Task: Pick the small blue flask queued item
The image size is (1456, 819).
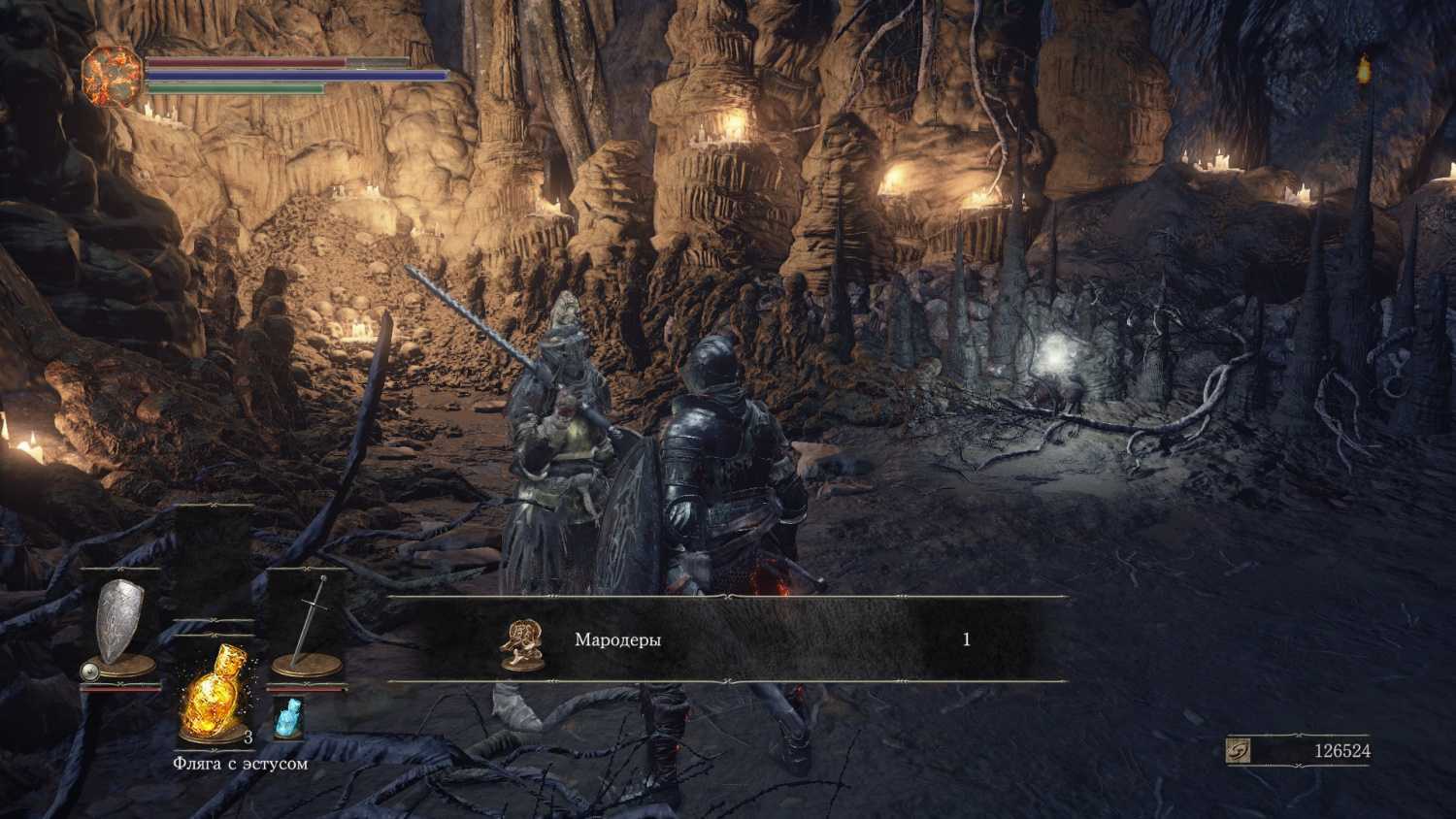Action: click(288, 716)
